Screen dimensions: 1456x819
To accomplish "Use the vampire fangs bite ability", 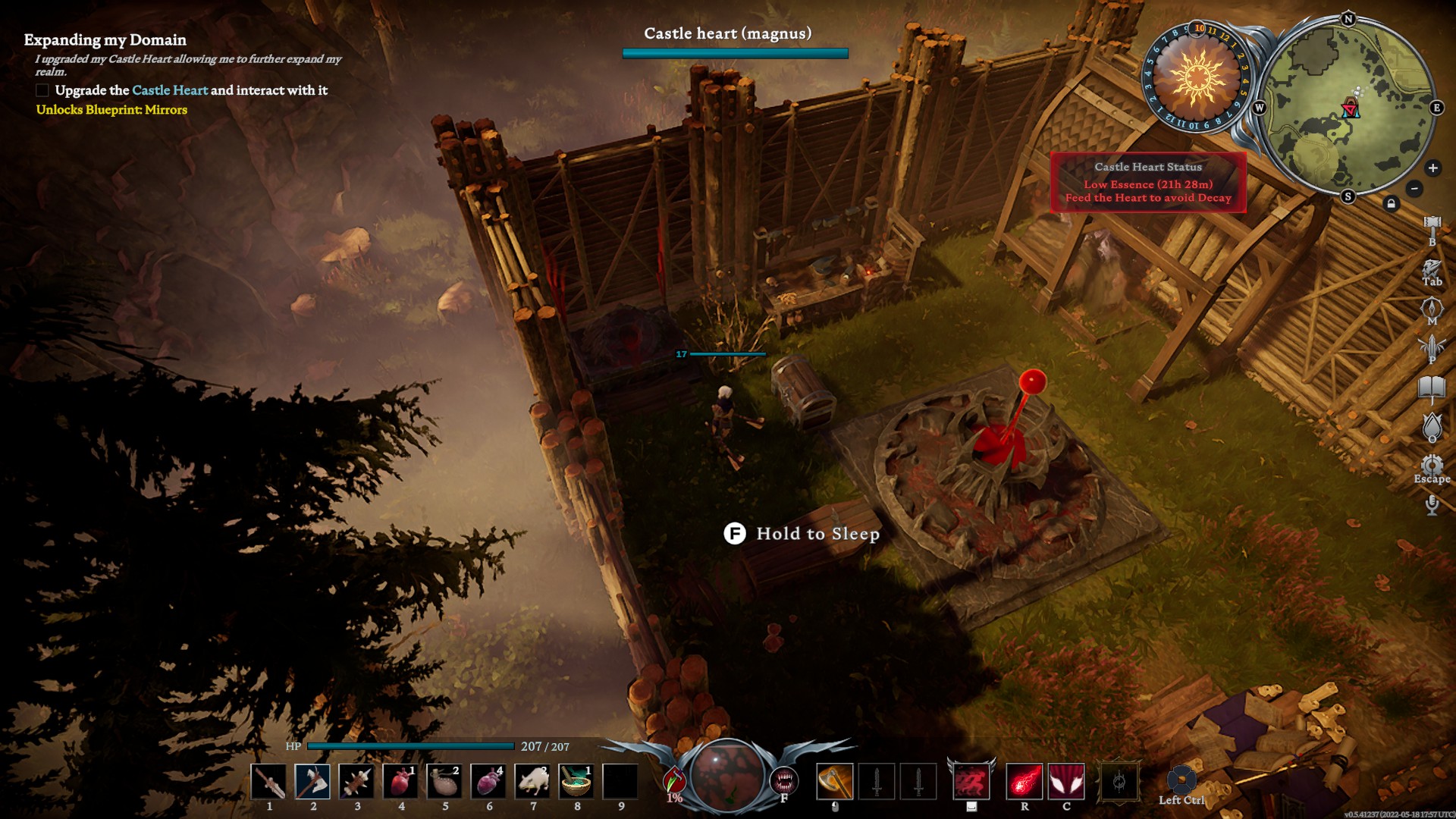I will [783, 780].
